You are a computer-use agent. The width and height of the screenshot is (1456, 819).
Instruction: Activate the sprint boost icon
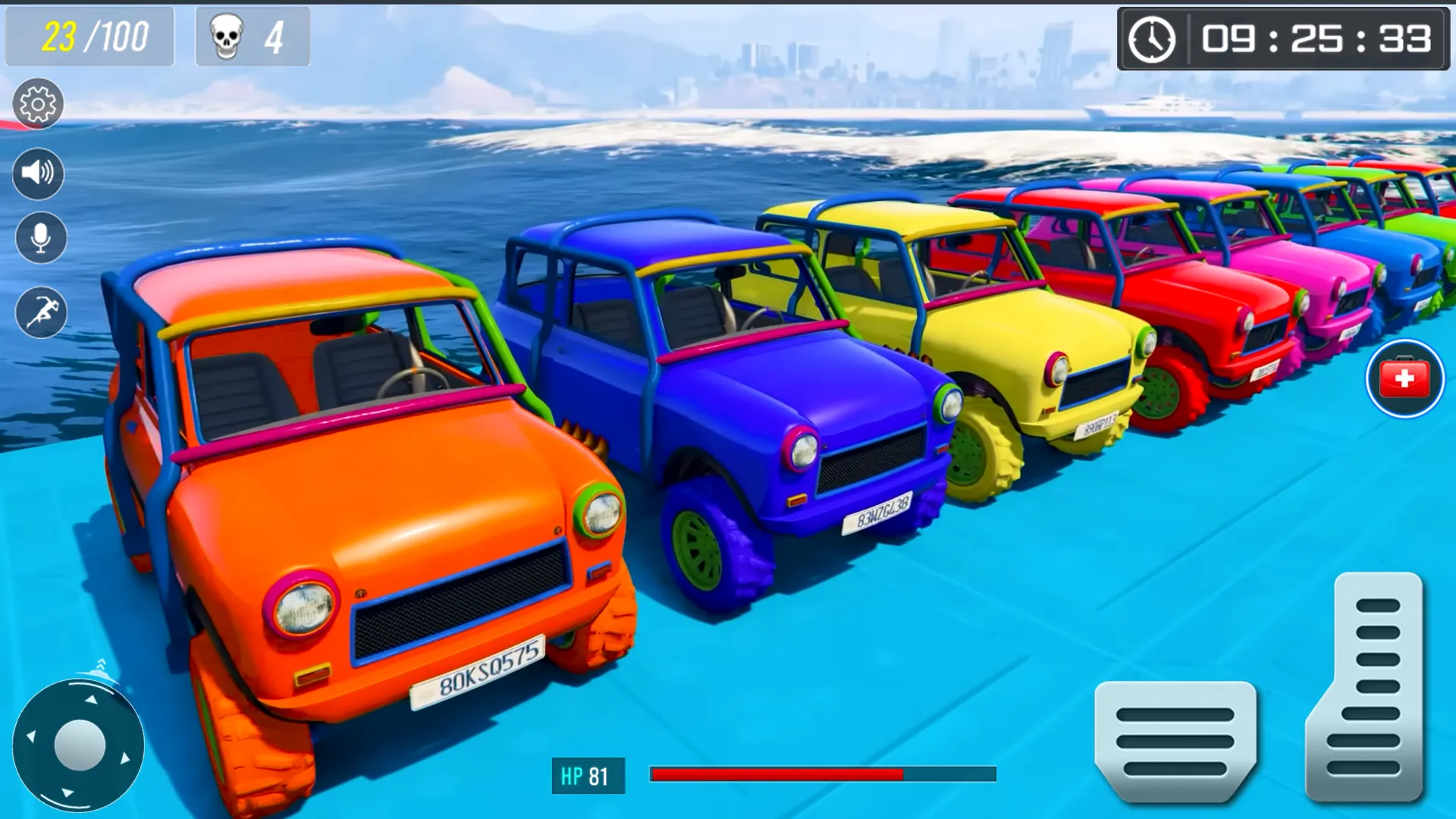pyautogui.click(x=38, y=311)
